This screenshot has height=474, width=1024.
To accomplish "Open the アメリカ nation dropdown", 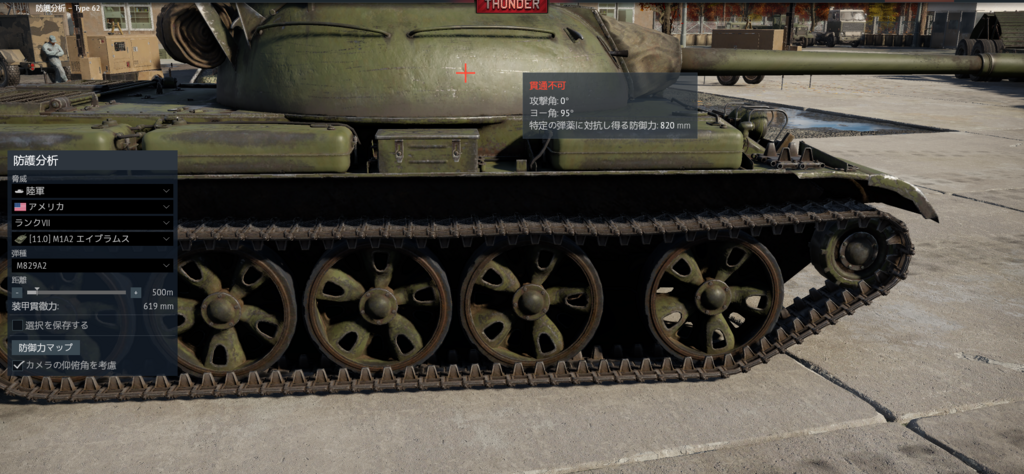I will coord(92,207).
